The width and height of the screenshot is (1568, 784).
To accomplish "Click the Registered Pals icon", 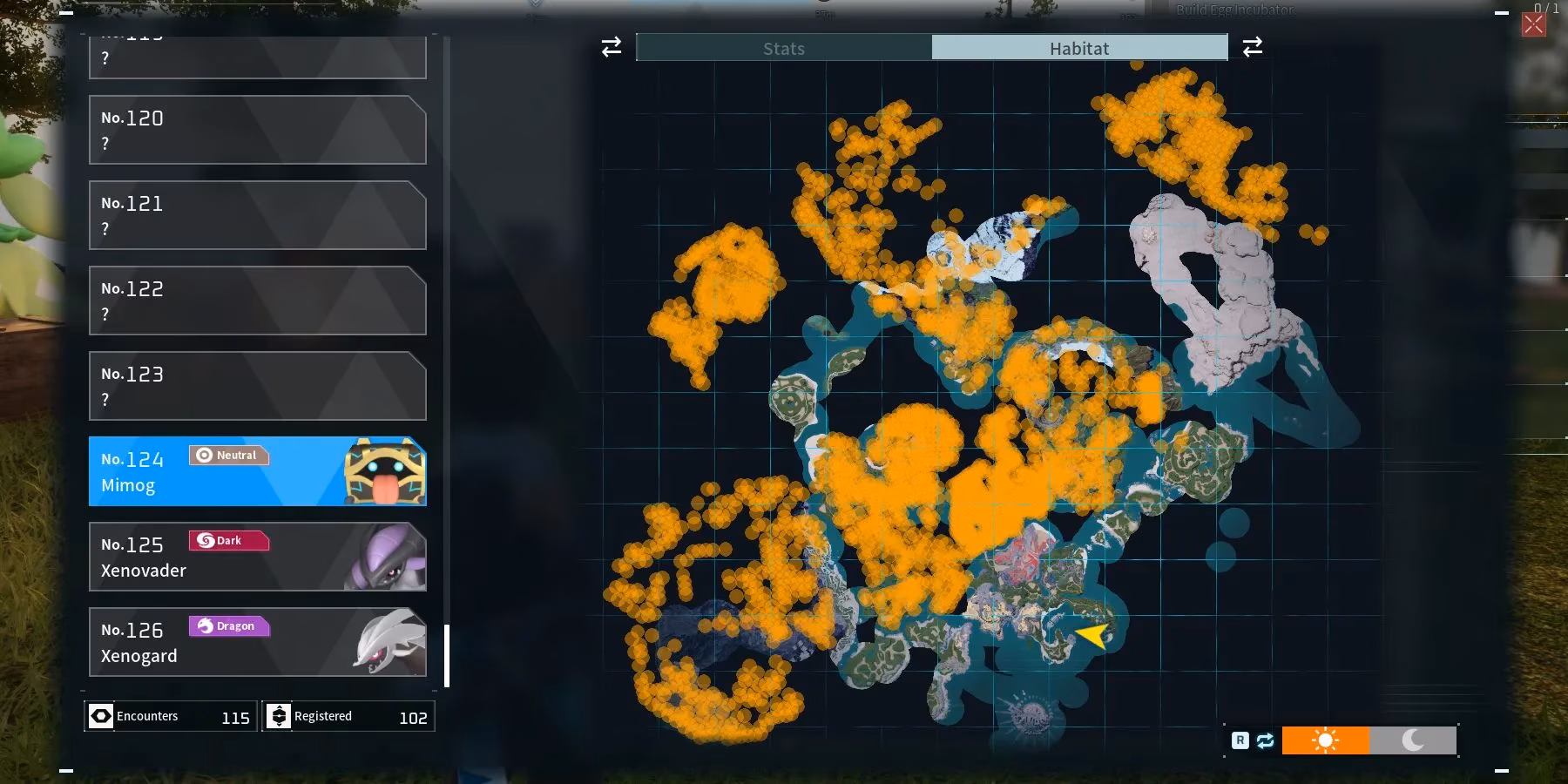I will click(x=280, y=716).
